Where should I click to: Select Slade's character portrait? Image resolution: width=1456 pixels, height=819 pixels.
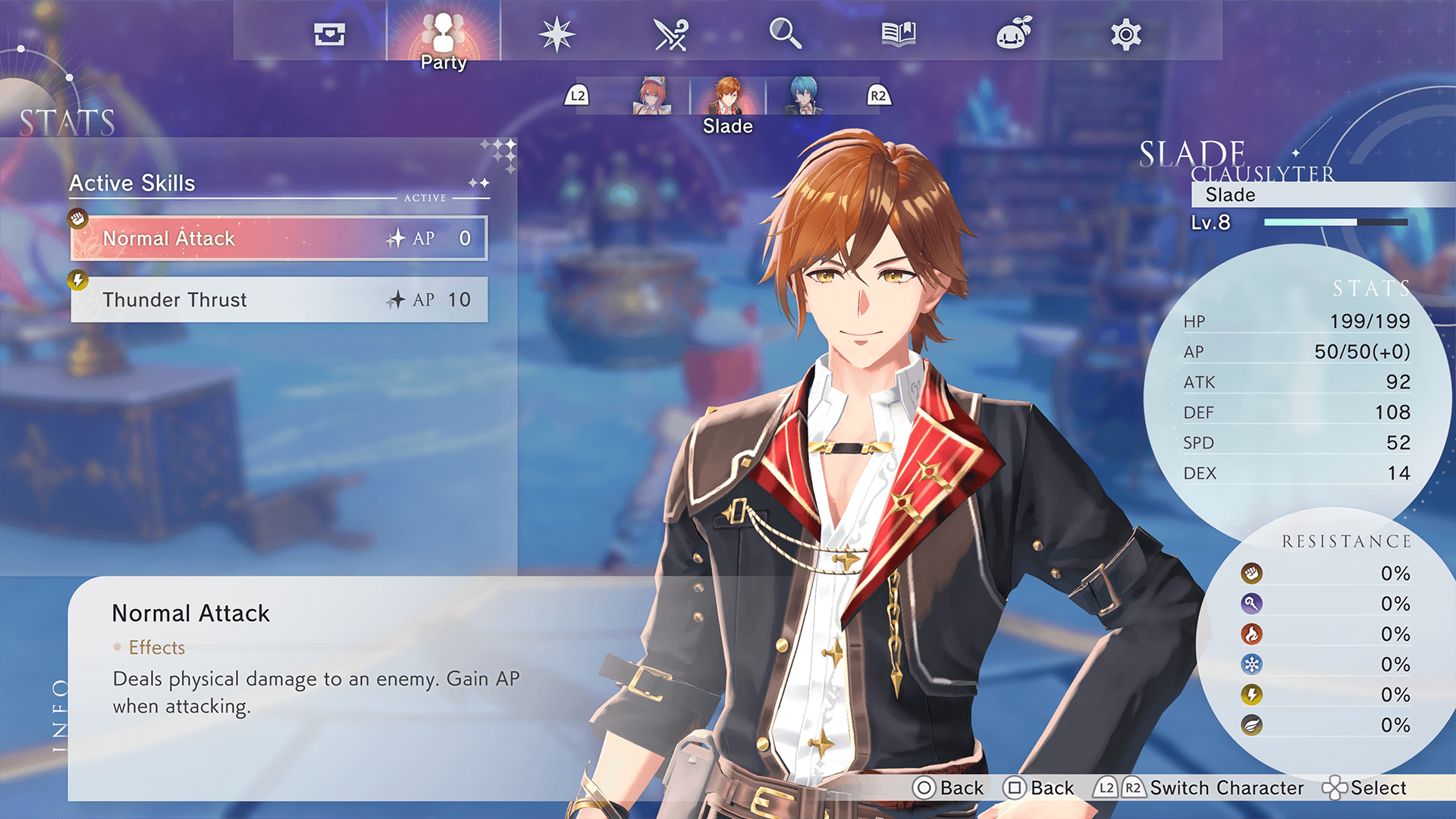tap(728, 96)
